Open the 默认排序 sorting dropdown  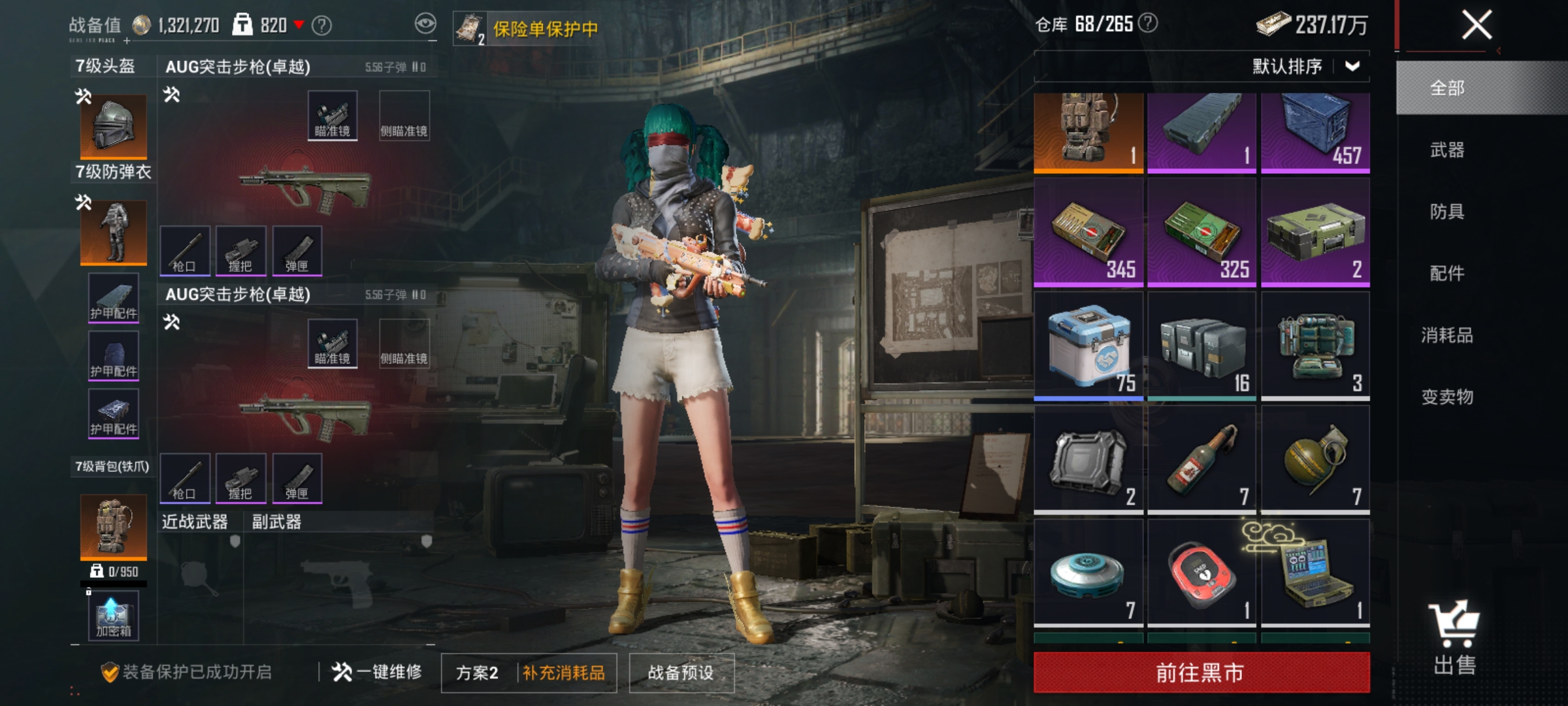click(x=1303, y=67)
